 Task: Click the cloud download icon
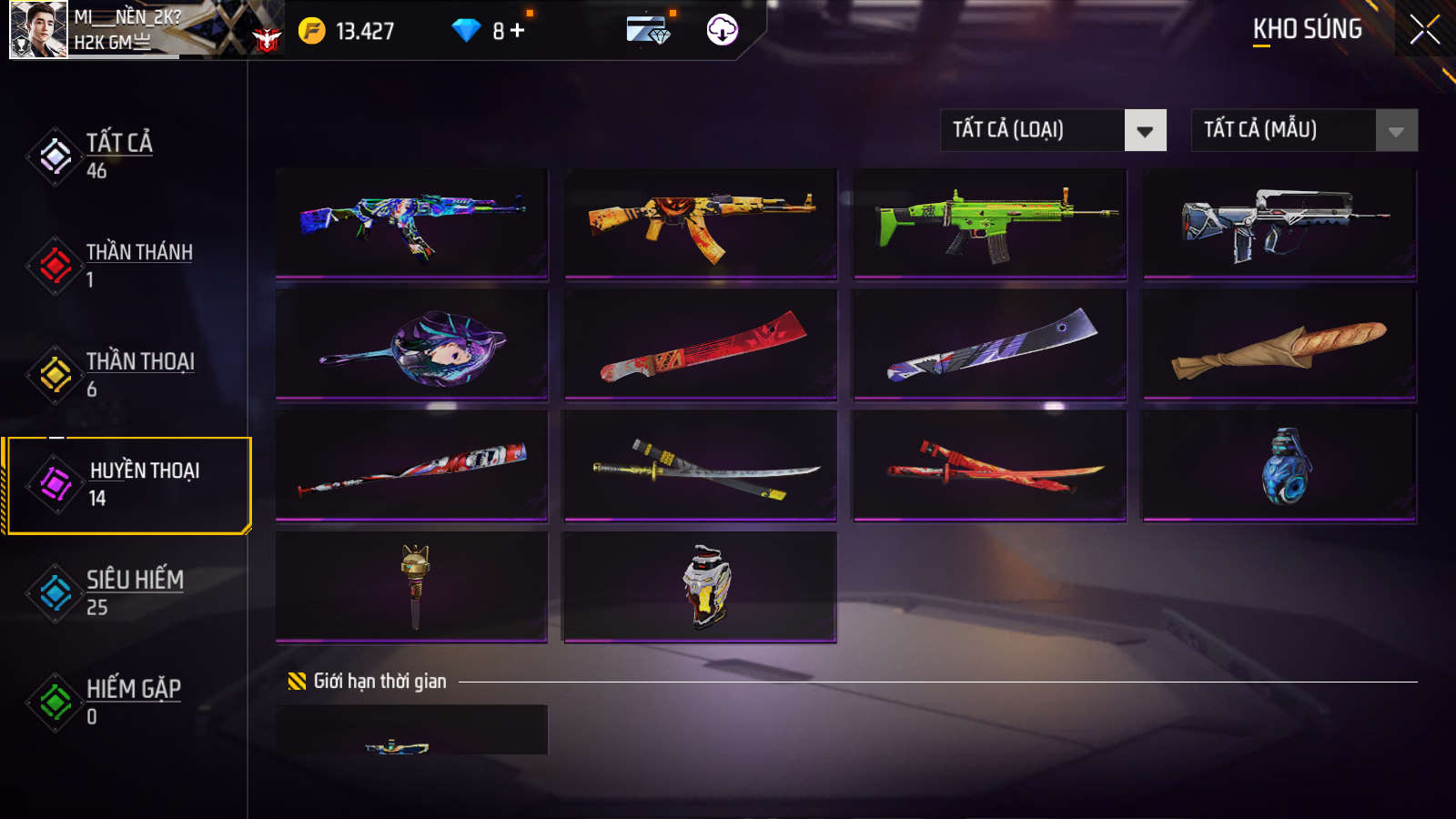tap(722, 30)
